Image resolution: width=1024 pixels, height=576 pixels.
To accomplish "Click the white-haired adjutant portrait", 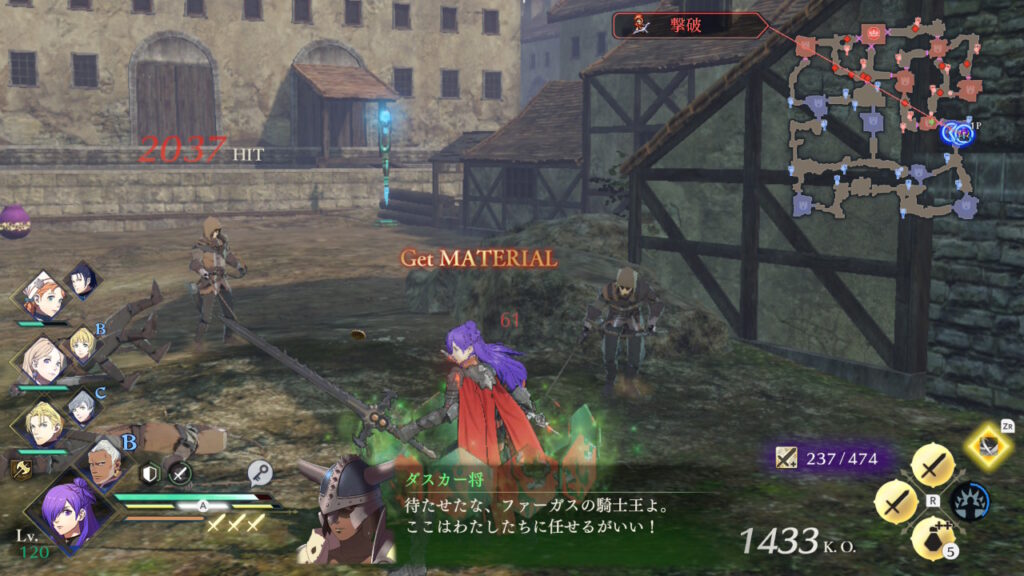I will pyautogui.click(x=104, y=463).
